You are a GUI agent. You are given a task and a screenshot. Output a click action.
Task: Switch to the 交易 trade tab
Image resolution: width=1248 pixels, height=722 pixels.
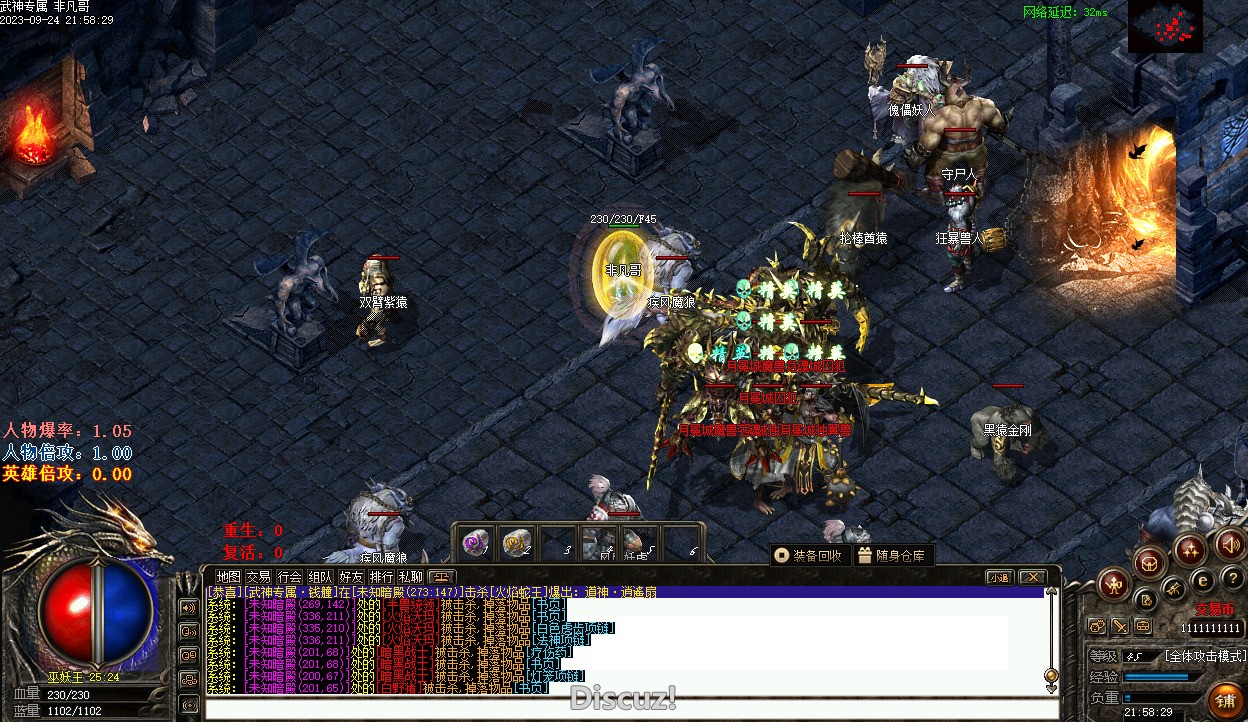[x=259, y=577]
